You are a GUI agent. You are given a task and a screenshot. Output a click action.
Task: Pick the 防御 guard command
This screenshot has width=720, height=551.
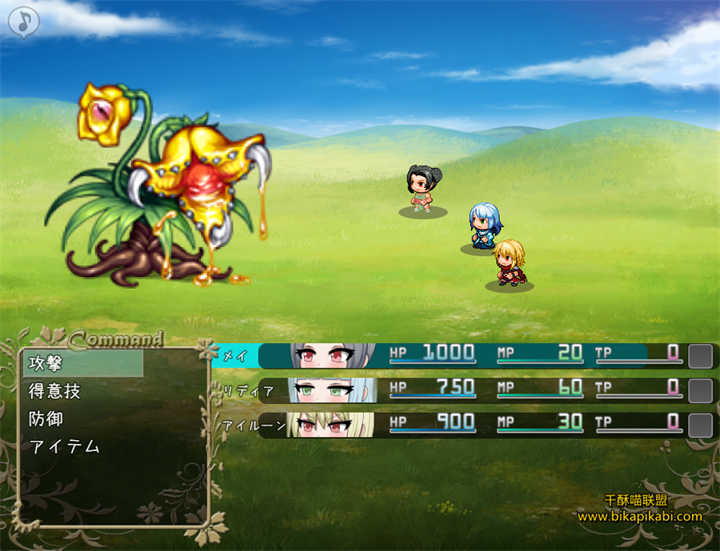click(x=80, y=419)
